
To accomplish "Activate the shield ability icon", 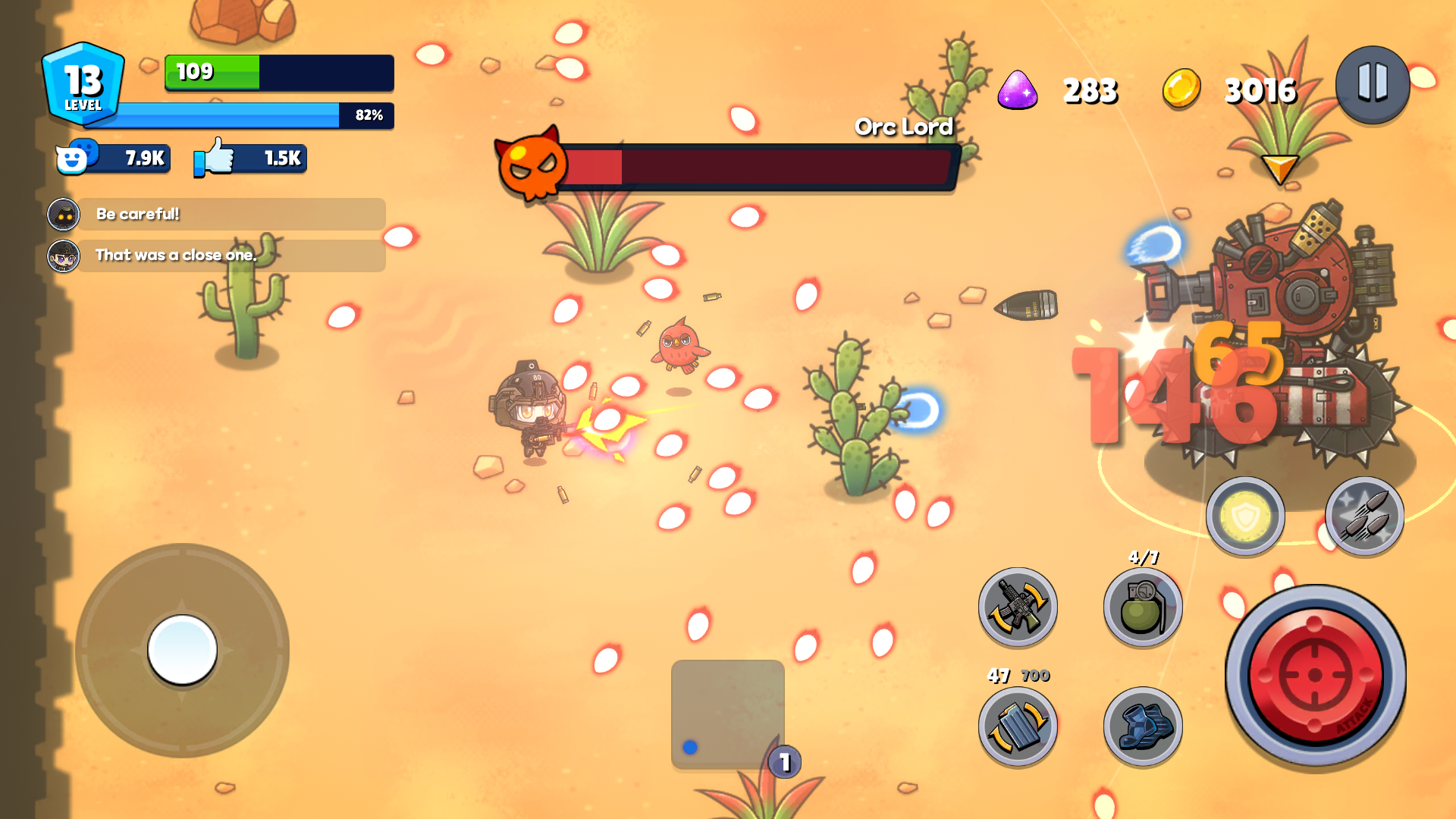I will pyautogui.click(x=1244, y=516).
